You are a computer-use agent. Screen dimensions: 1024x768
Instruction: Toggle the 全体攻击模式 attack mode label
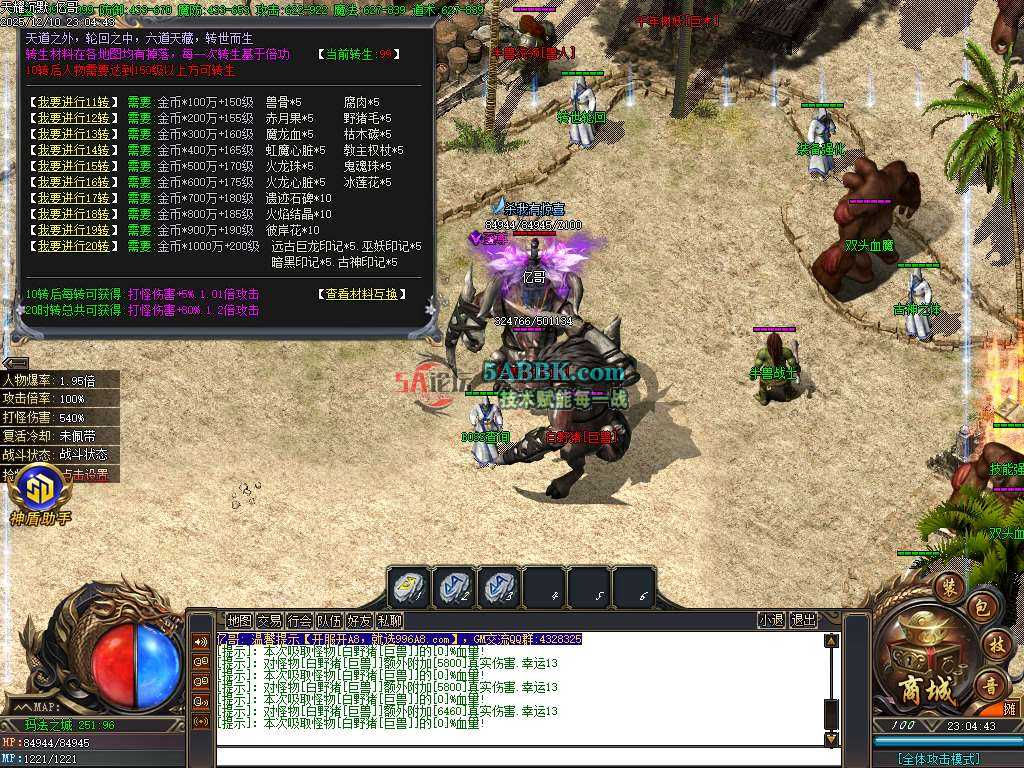(938, 759)
